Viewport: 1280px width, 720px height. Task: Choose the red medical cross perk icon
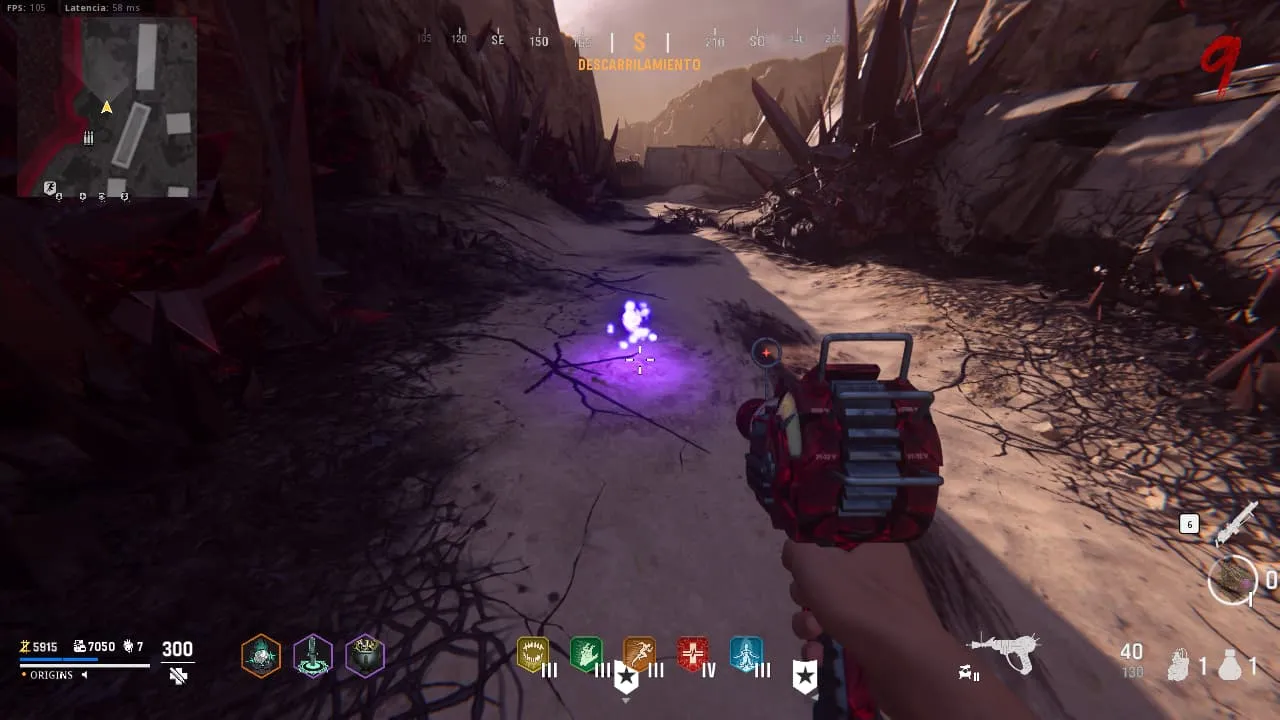pyautogui.click(x=693, y=654)
